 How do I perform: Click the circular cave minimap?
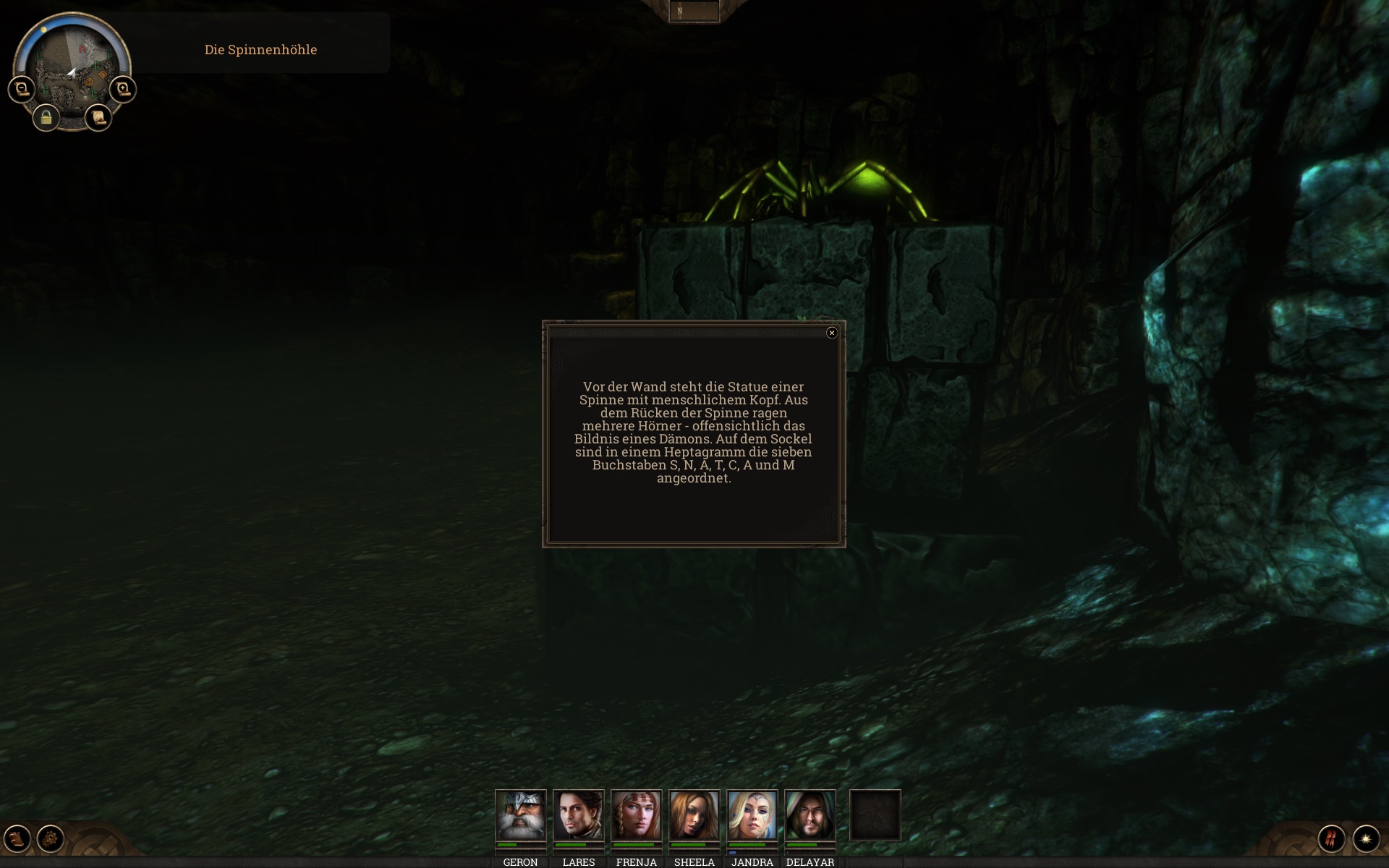(72, 65)
